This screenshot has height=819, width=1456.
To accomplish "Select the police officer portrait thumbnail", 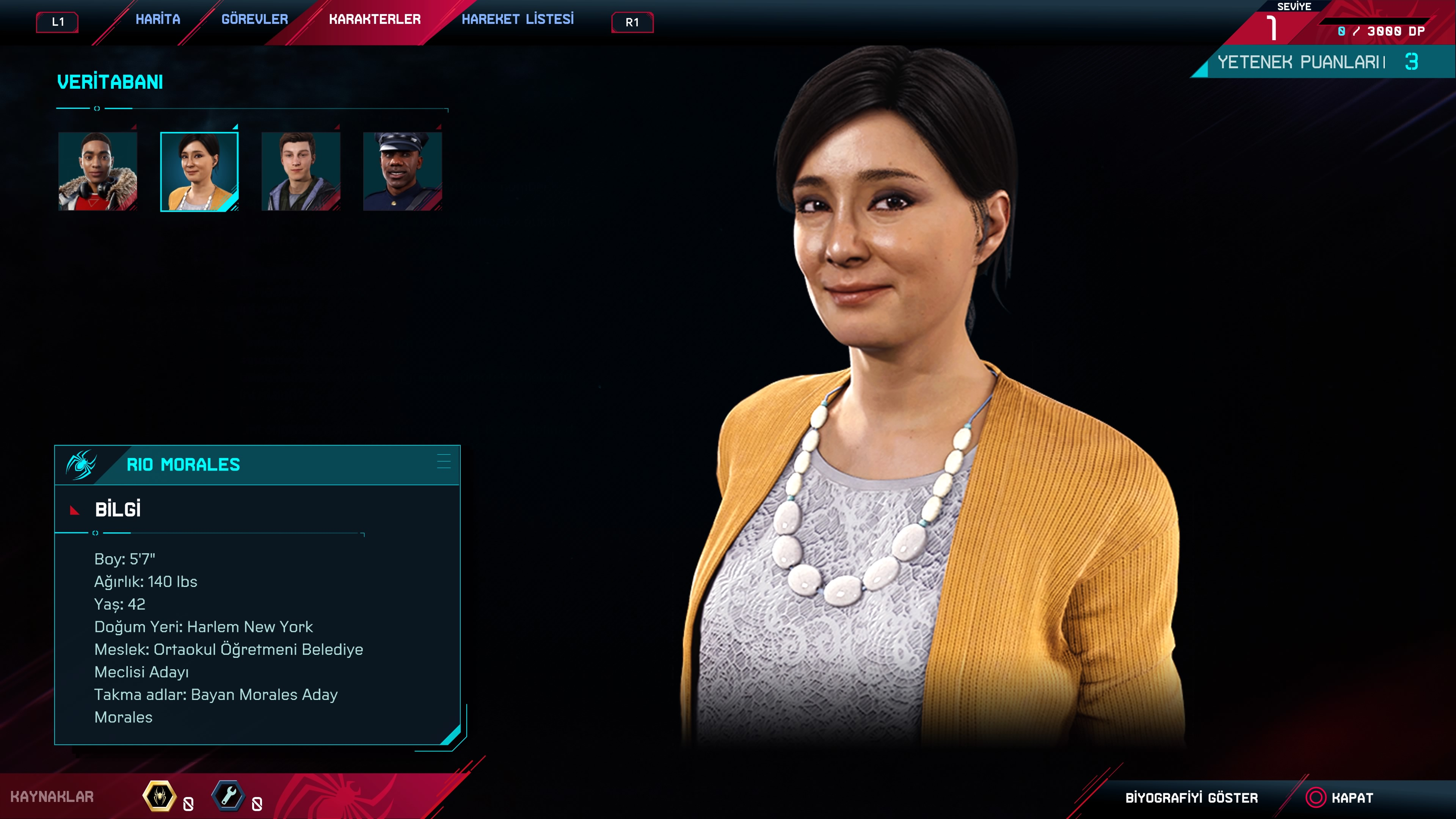I will 402,171.
